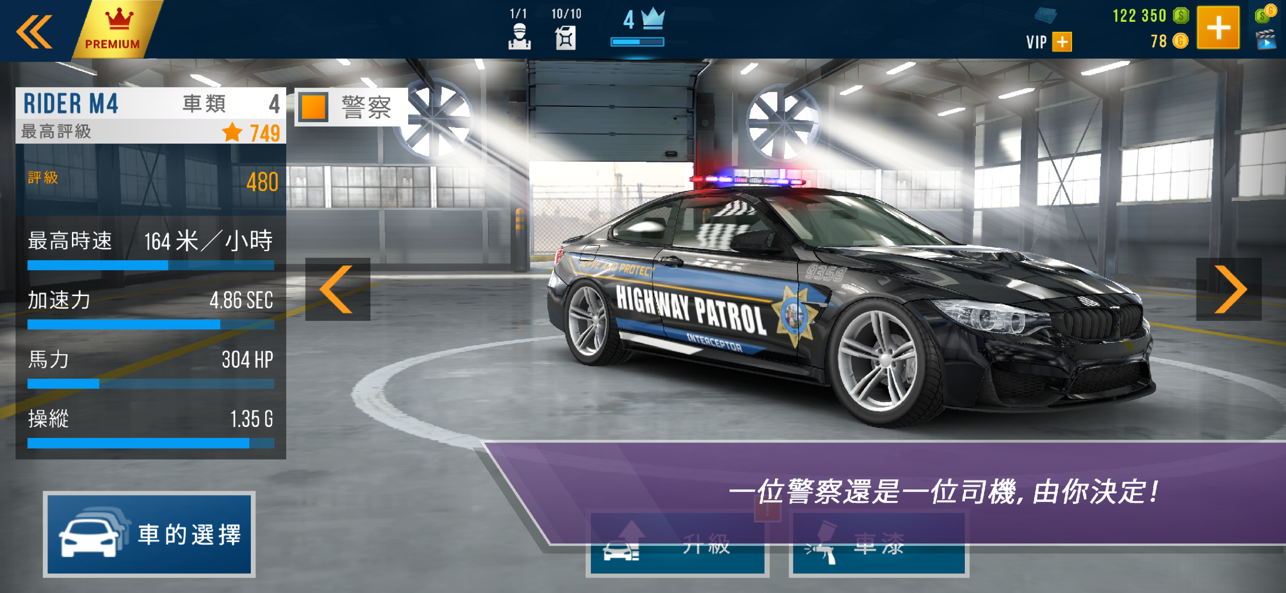This screenshot has width=1286, height=593.
Task: Open the 車漆 car paint menu
Action: (879, 545)
